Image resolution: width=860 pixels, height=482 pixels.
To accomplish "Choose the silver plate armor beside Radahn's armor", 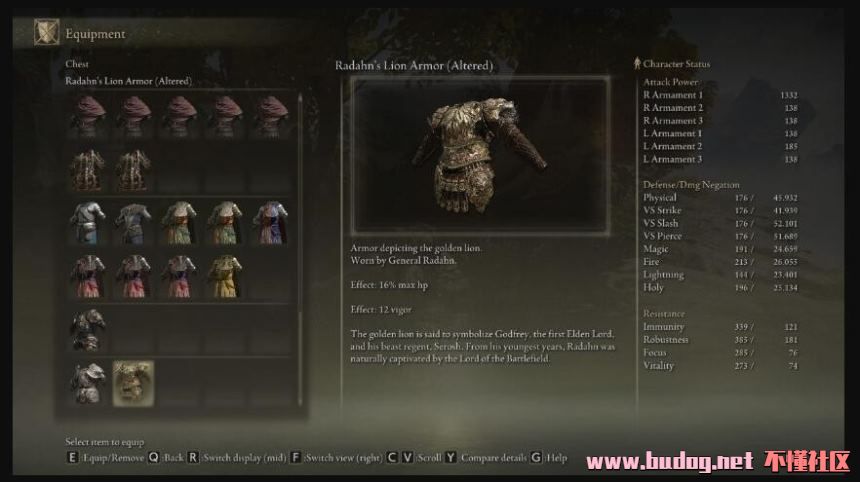I will [x=87, y=383].
